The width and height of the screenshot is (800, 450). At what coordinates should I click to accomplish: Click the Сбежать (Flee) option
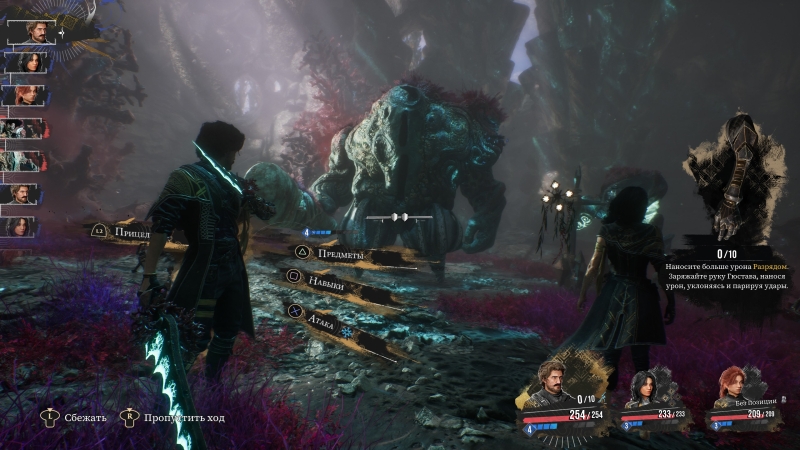(x=83, y=416)
